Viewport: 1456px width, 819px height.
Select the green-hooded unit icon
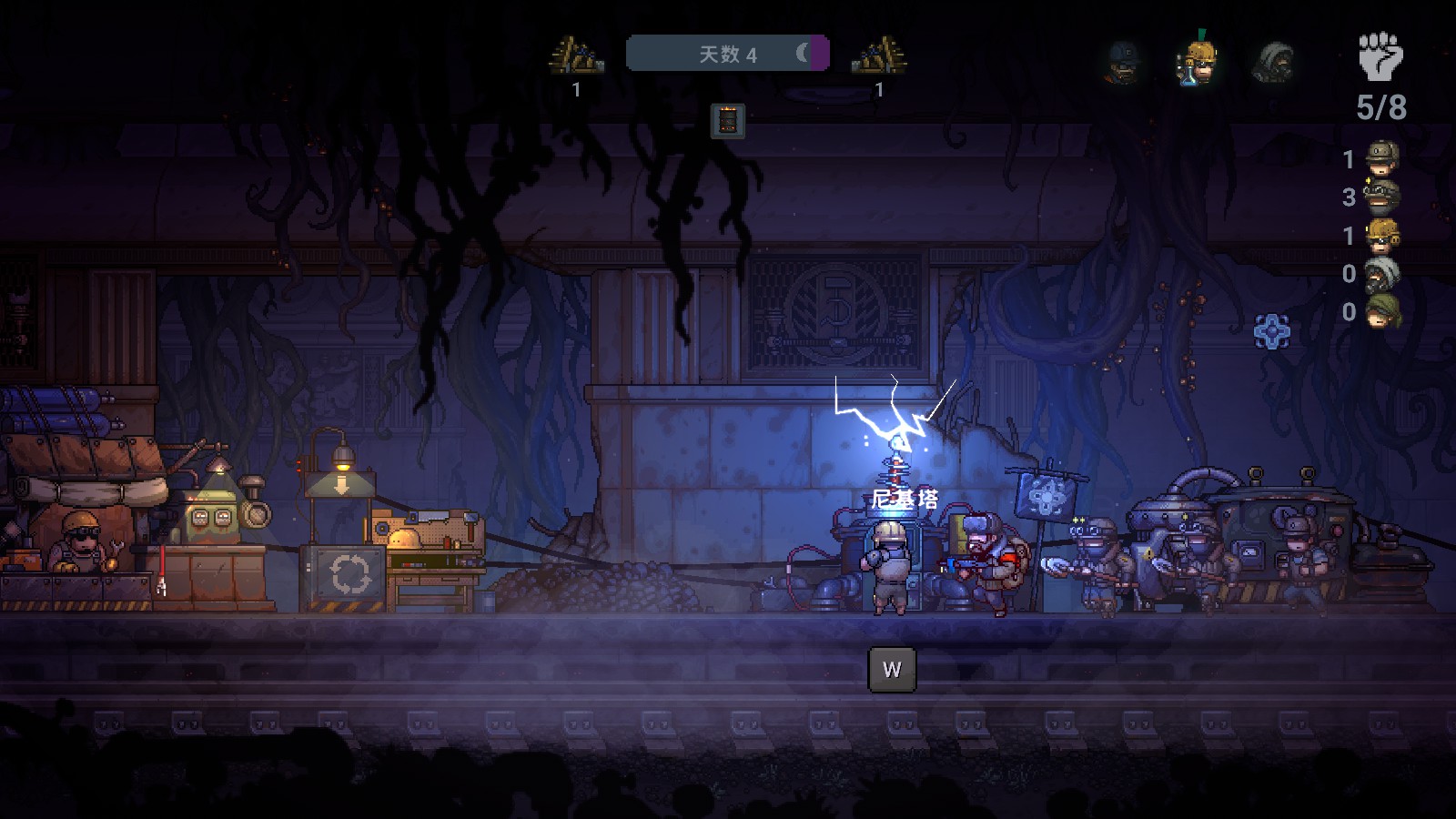coord(1382,311)
